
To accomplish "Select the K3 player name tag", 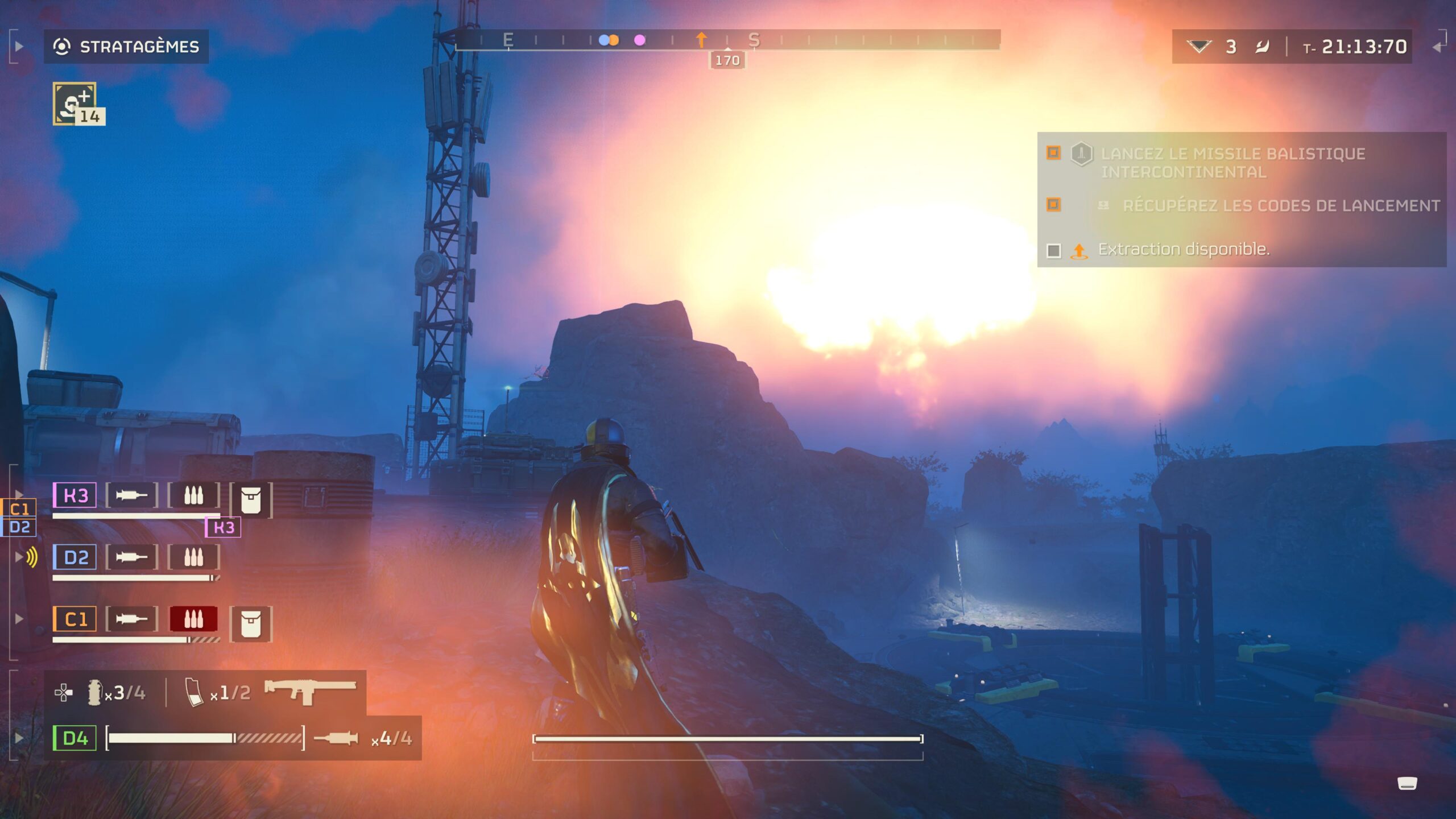I will click(73, 496).
